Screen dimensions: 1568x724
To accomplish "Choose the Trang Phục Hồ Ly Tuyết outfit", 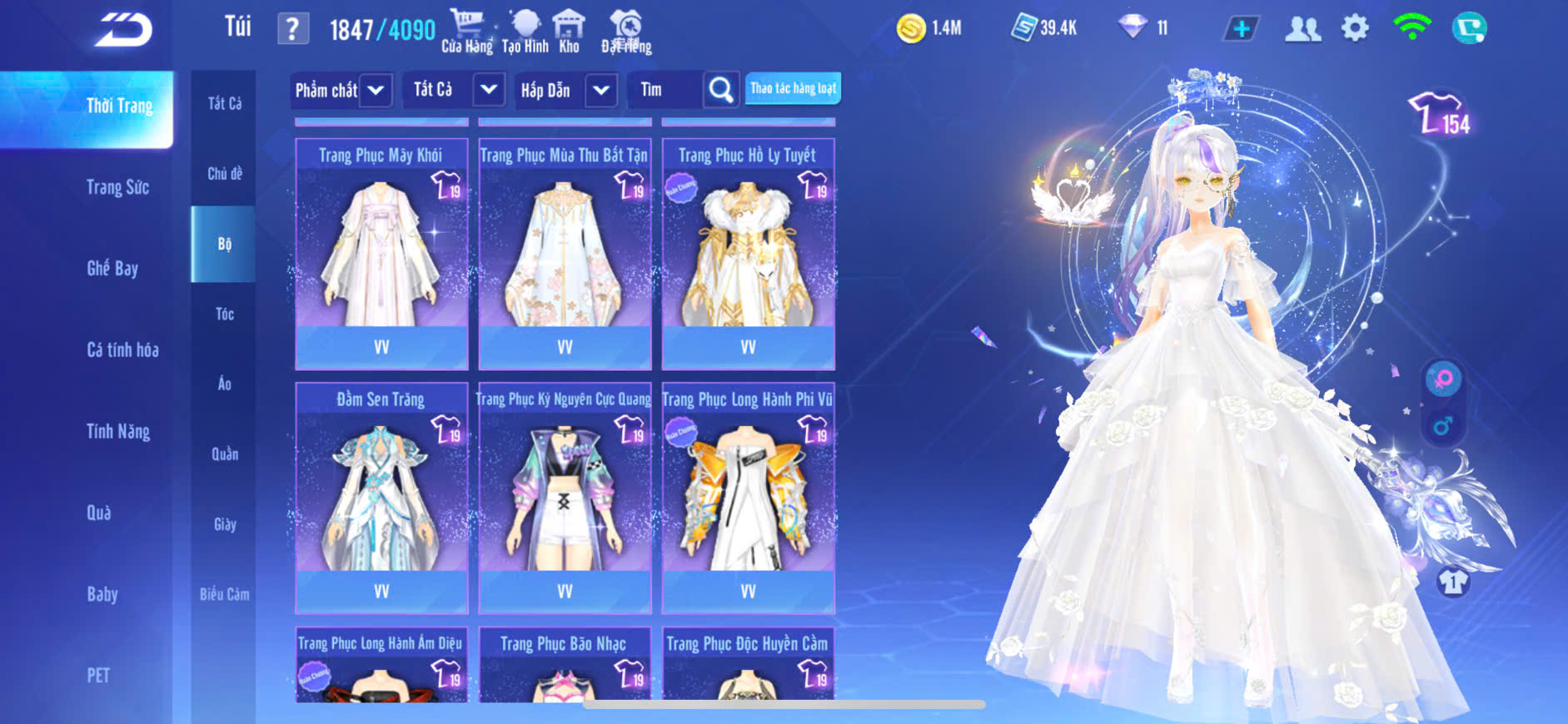I will [x=748, y=254].
